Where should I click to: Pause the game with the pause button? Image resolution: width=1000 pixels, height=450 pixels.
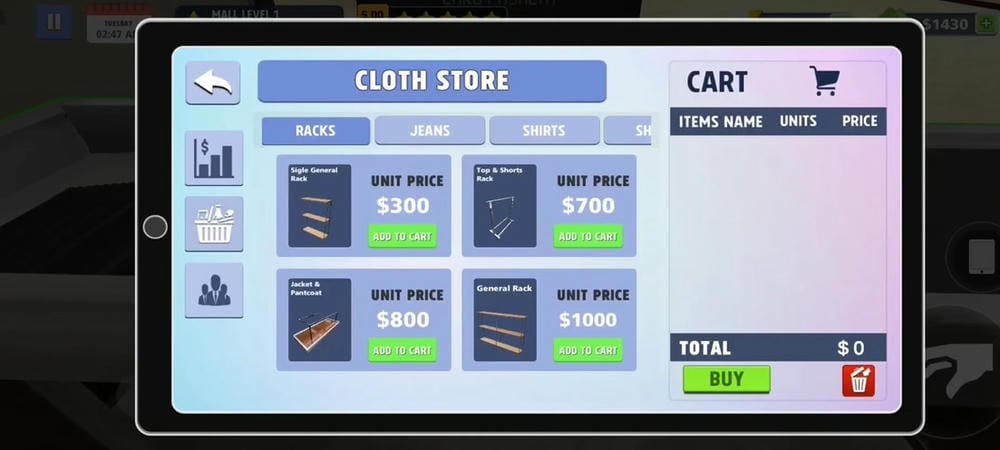(x=53, y=21)
